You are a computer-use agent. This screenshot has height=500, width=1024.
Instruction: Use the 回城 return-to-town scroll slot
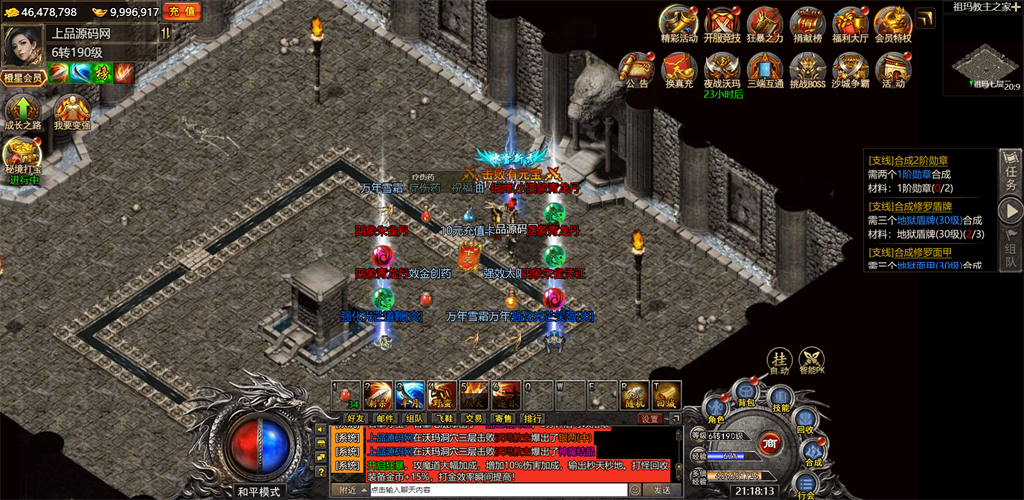(668, 394)
